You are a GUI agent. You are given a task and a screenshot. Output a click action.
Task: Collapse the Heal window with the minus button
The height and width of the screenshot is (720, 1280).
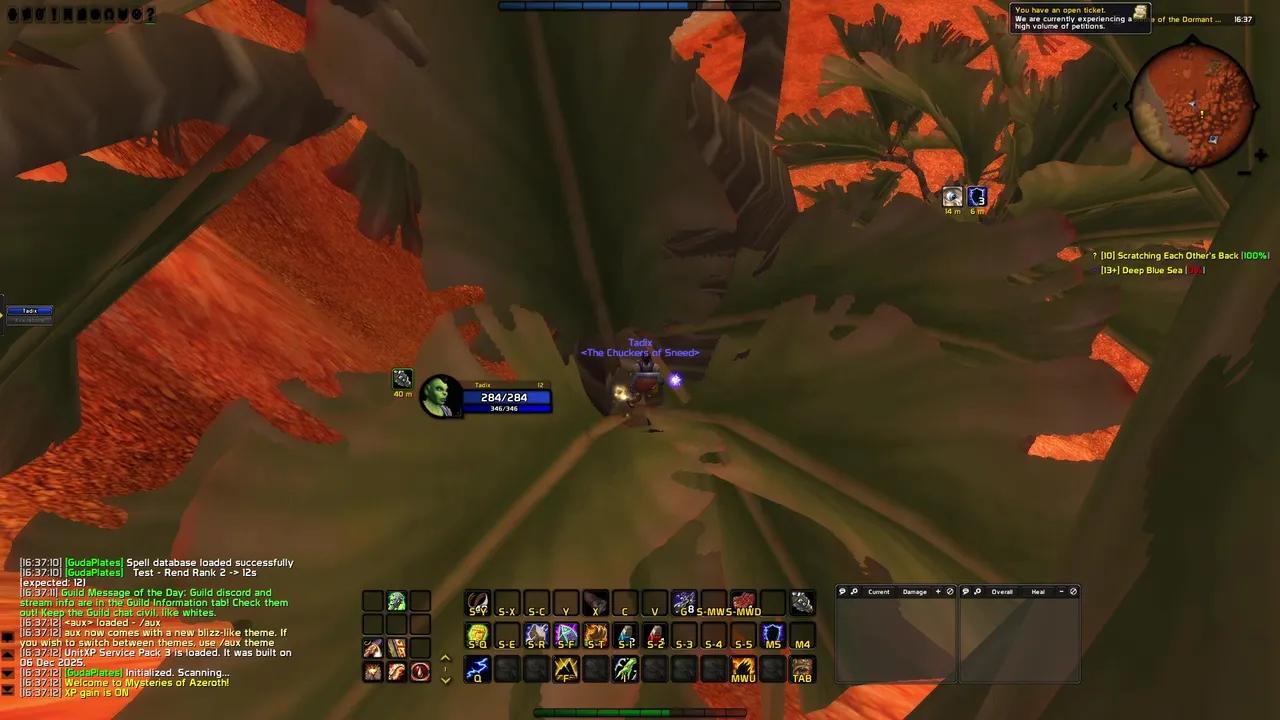point(1061,592)
